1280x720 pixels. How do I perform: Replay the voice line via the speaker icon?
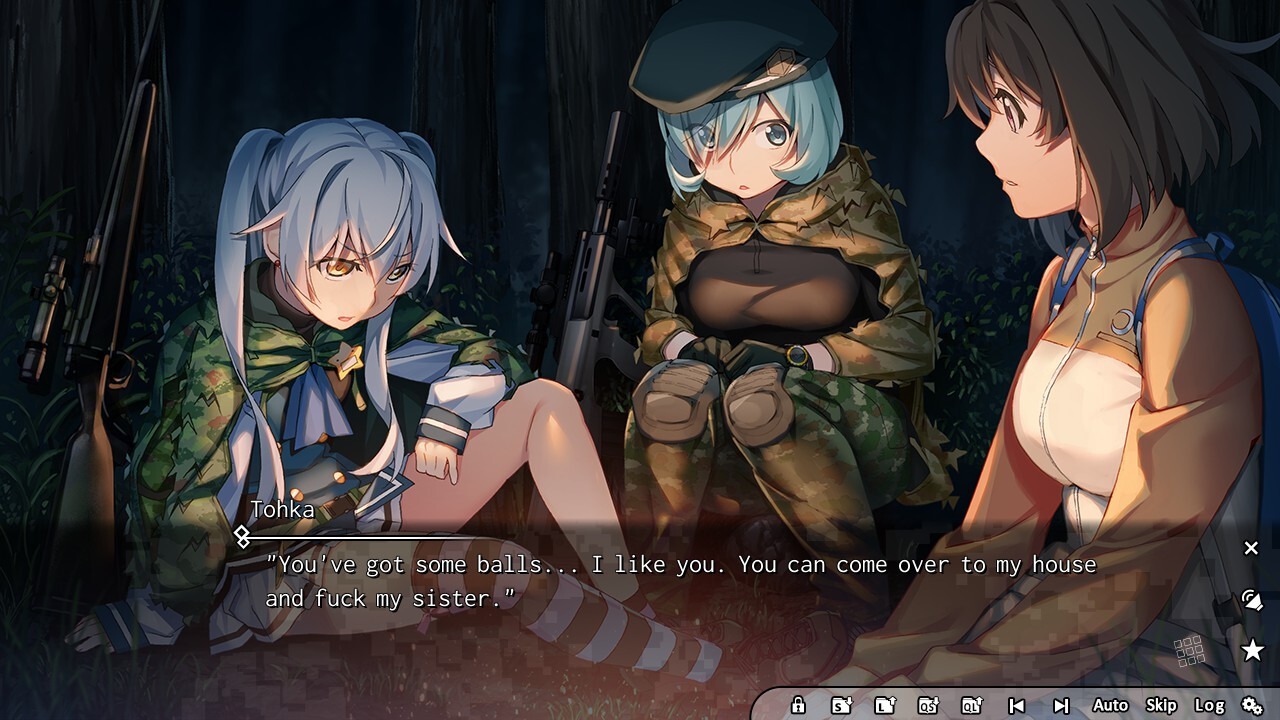click(1251, 600)
